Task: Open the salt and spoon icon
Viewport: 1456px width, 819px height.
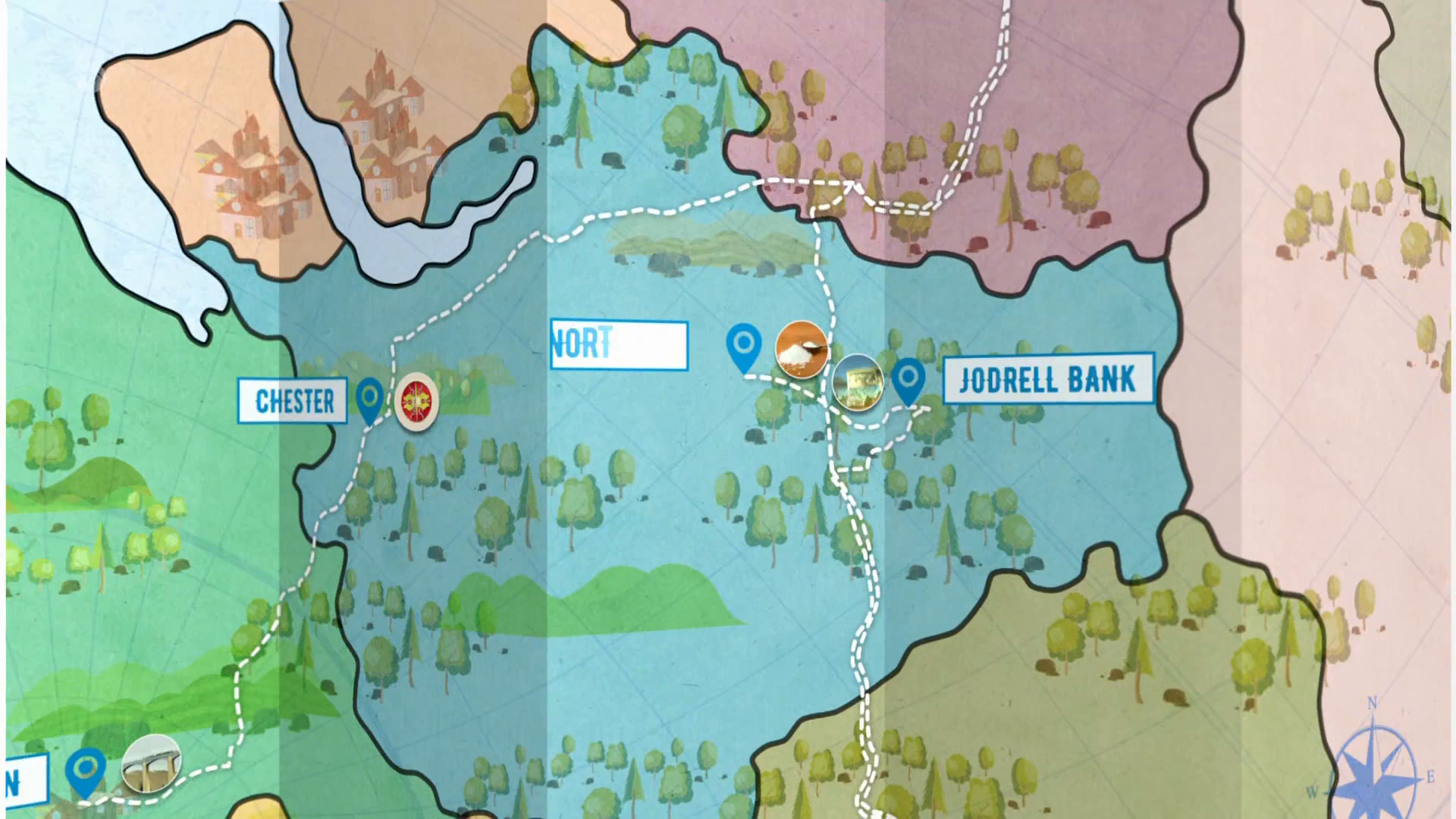Action: [x=801, y=349]
